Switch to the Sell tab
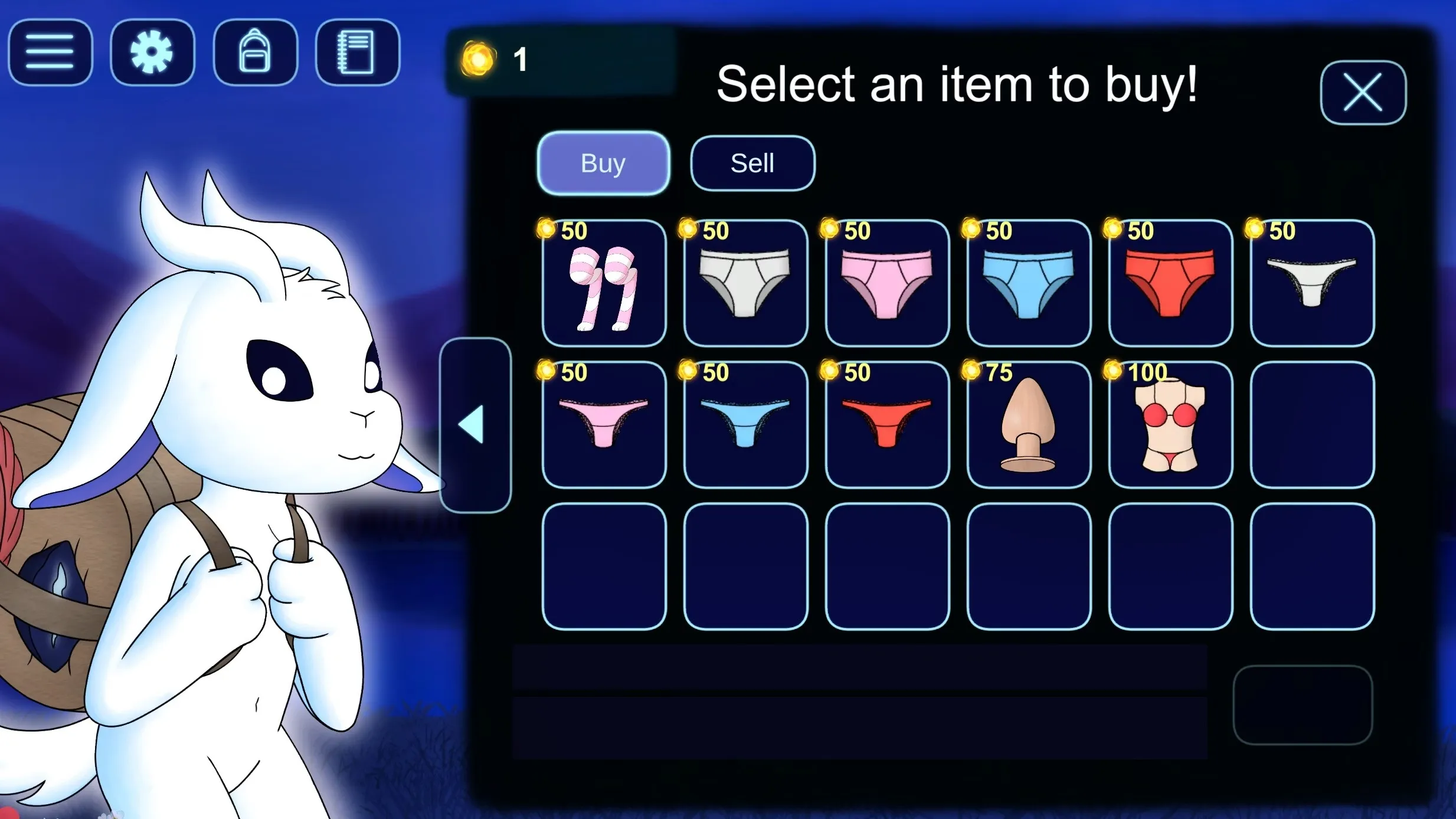This screenshot has height=819, width=1456. pyautogui.click(x=752, y=163)
